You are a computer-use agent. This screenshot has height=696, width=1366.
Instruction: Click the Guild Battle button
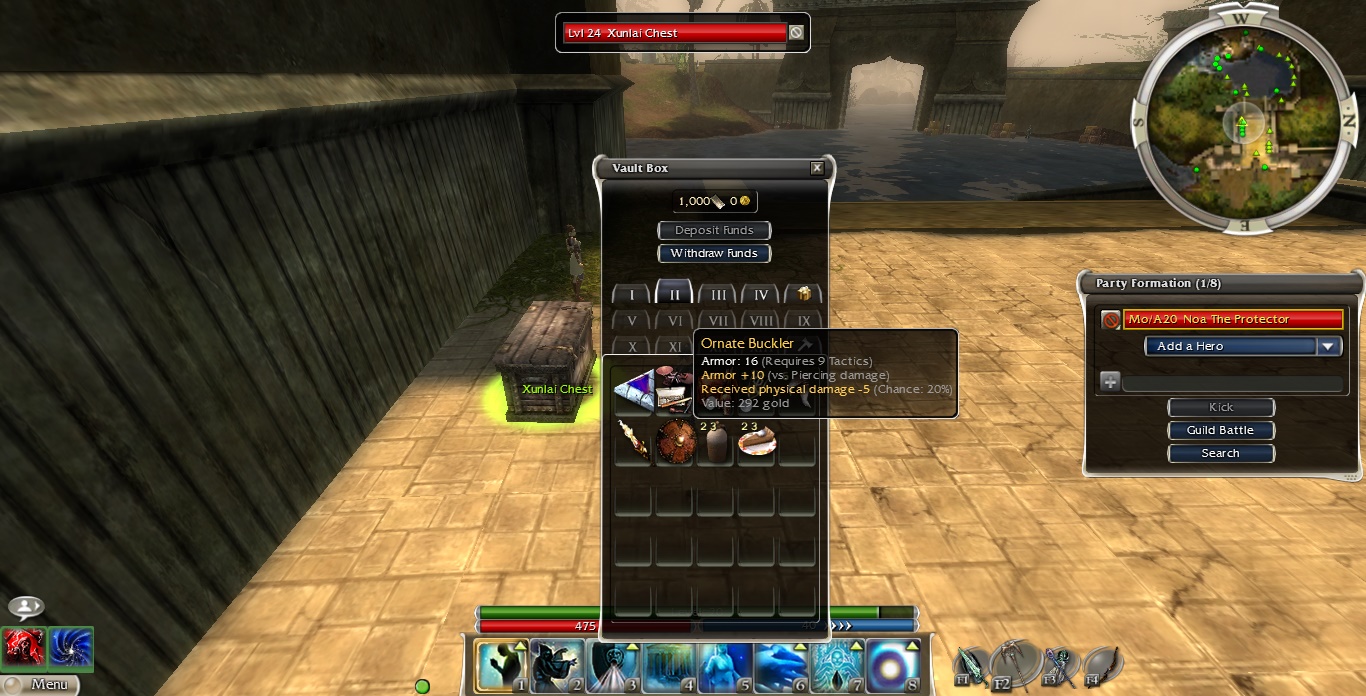1220,430
